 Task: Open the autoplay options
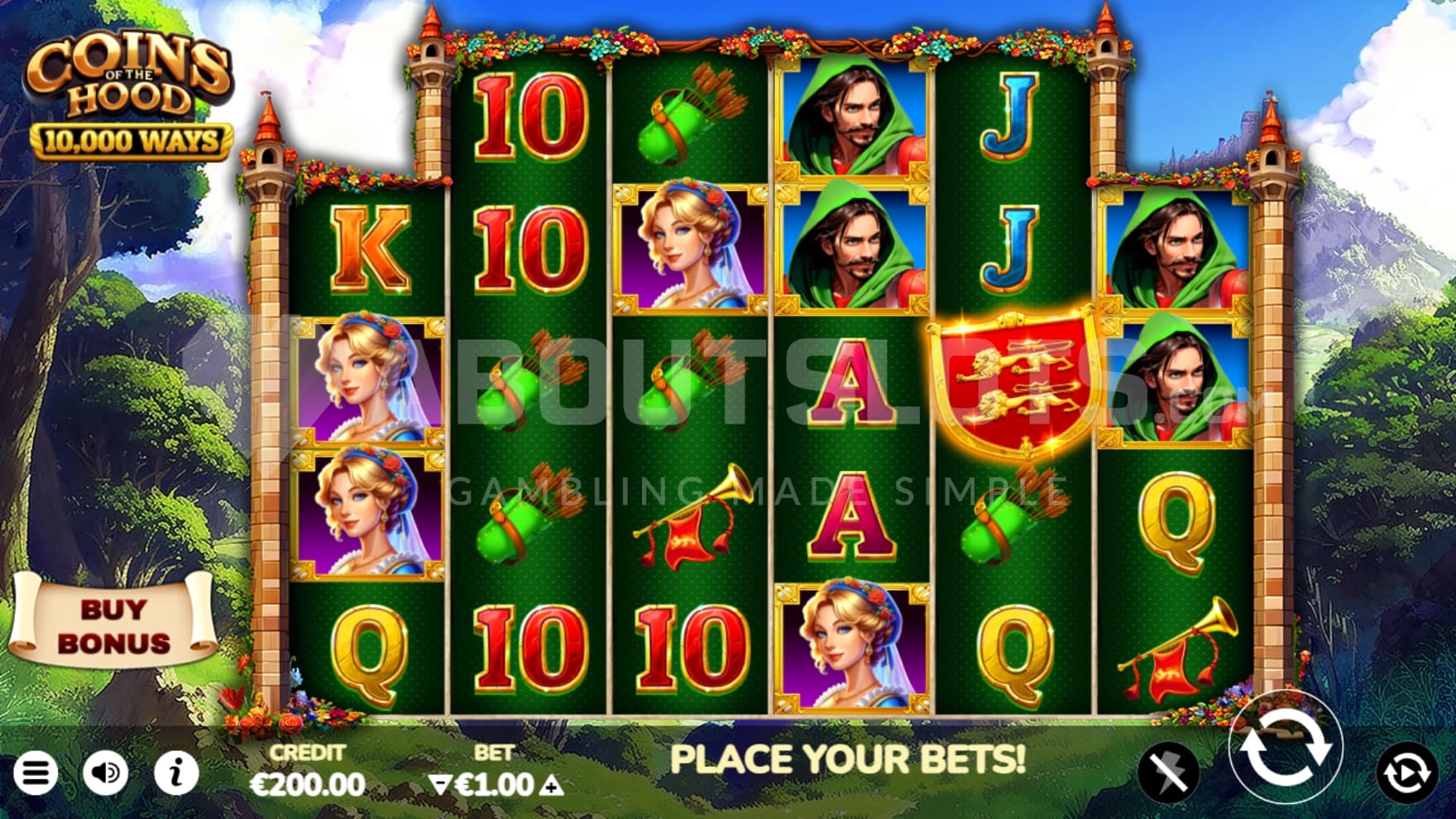(1407, 773)
